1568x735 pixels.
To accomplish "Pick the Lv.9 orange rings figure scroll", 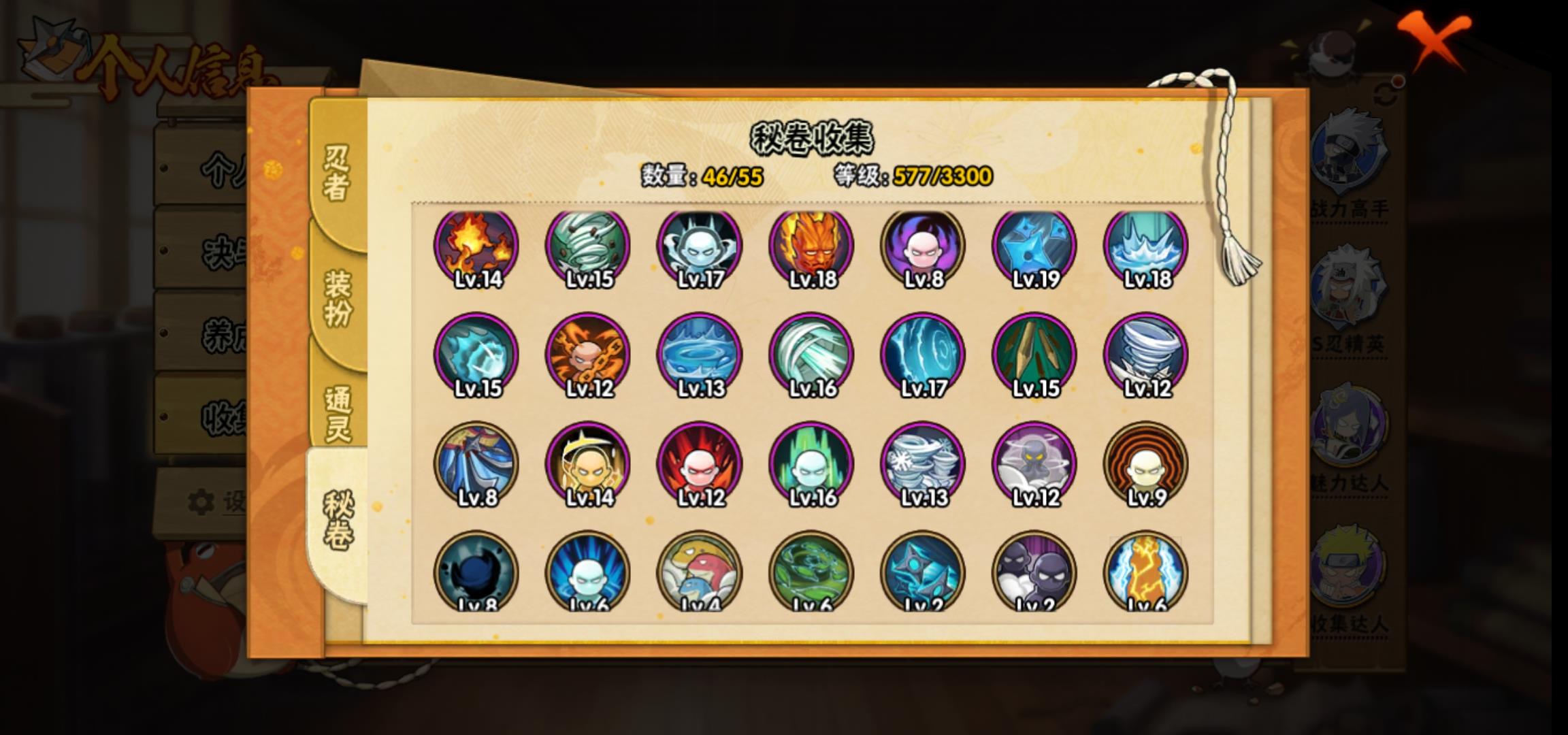I will click(1146, 465).
